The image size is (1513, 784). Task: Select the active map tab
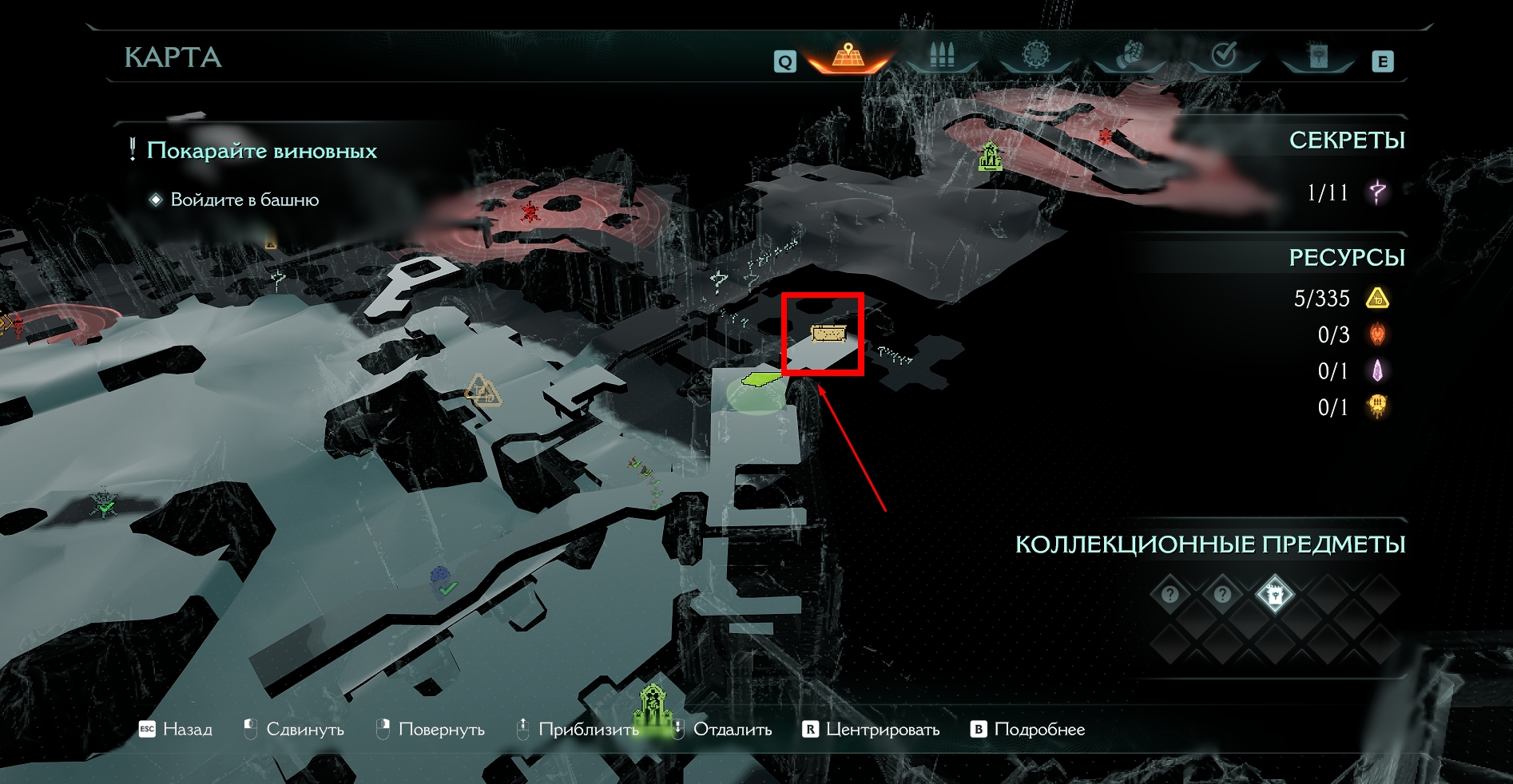pos(848,56)
